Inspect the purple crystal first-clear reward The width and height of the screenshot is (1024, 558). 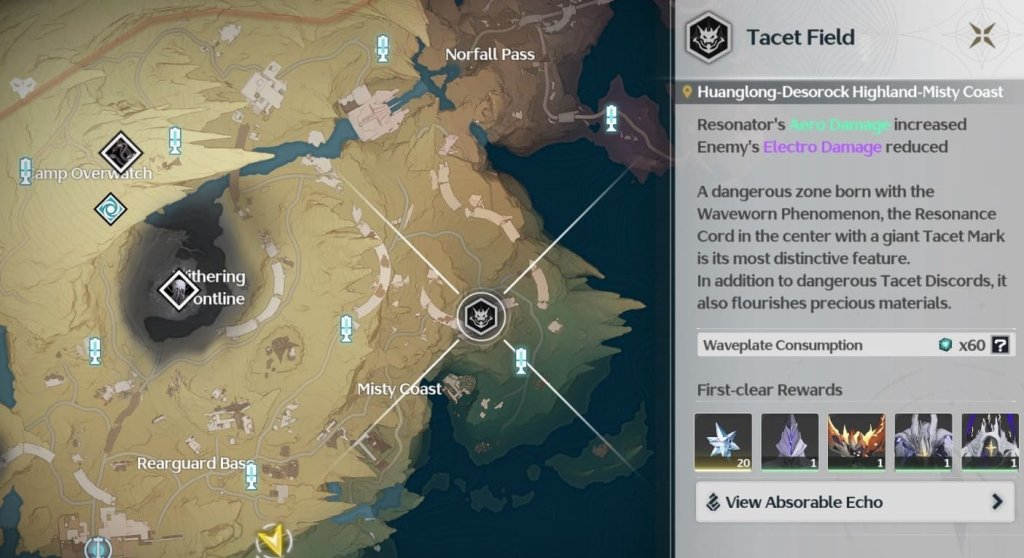(x=789, y=442)
